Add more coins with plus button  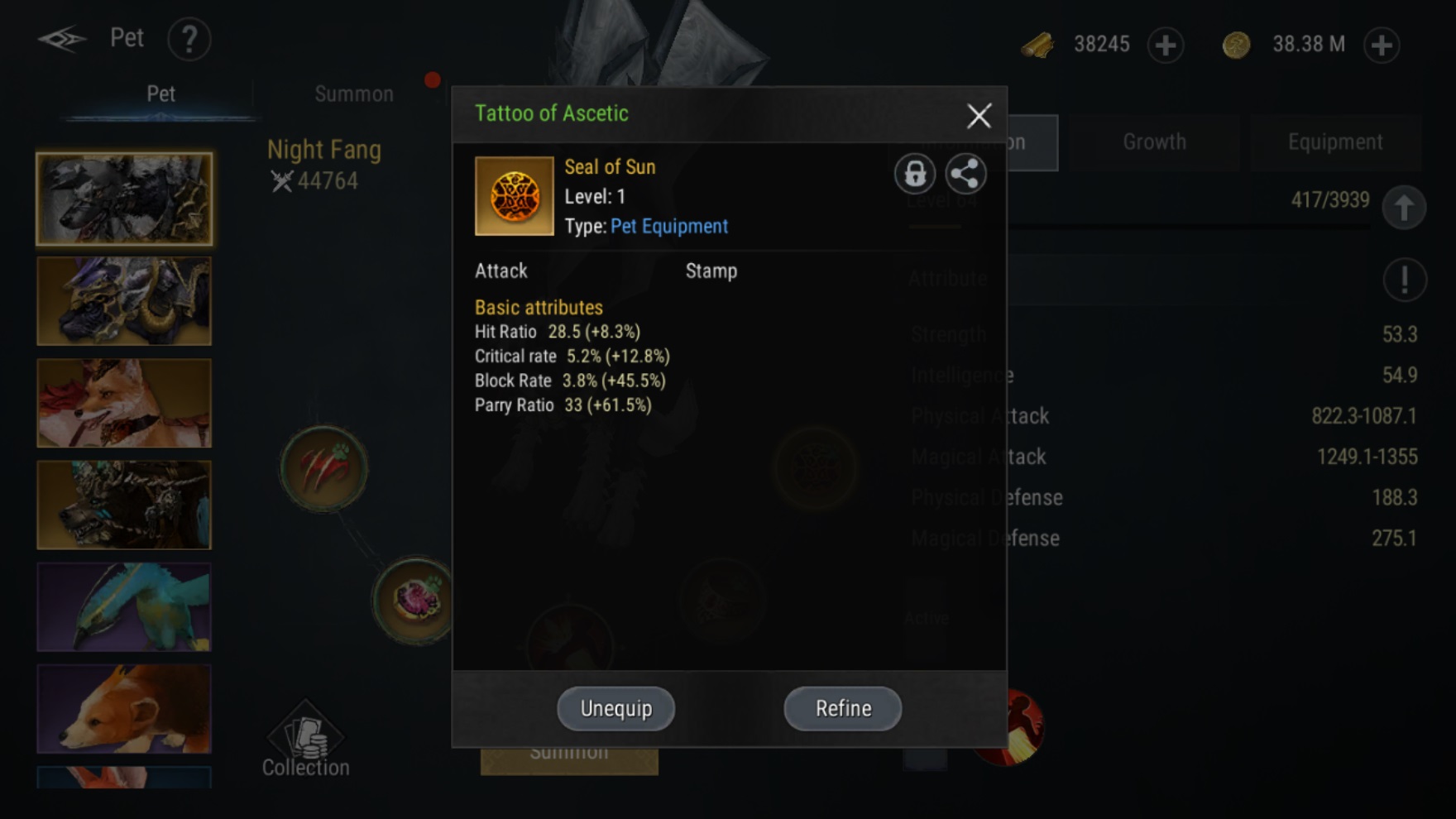point(1382,45)
